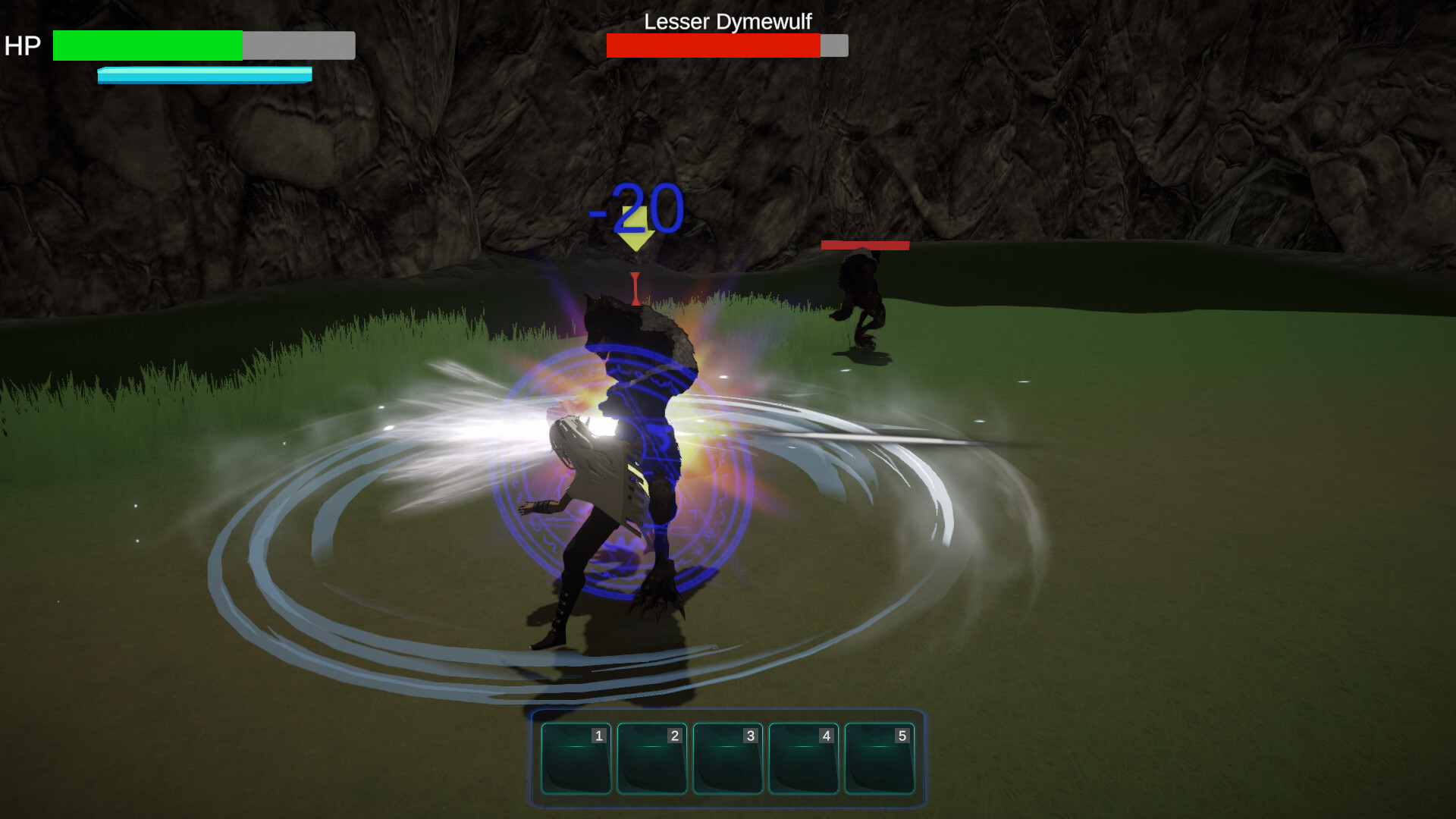This screenshot has width=1456, height=819.
Task: Click the cyan stamina bar
Action: (x=203, y=75)
